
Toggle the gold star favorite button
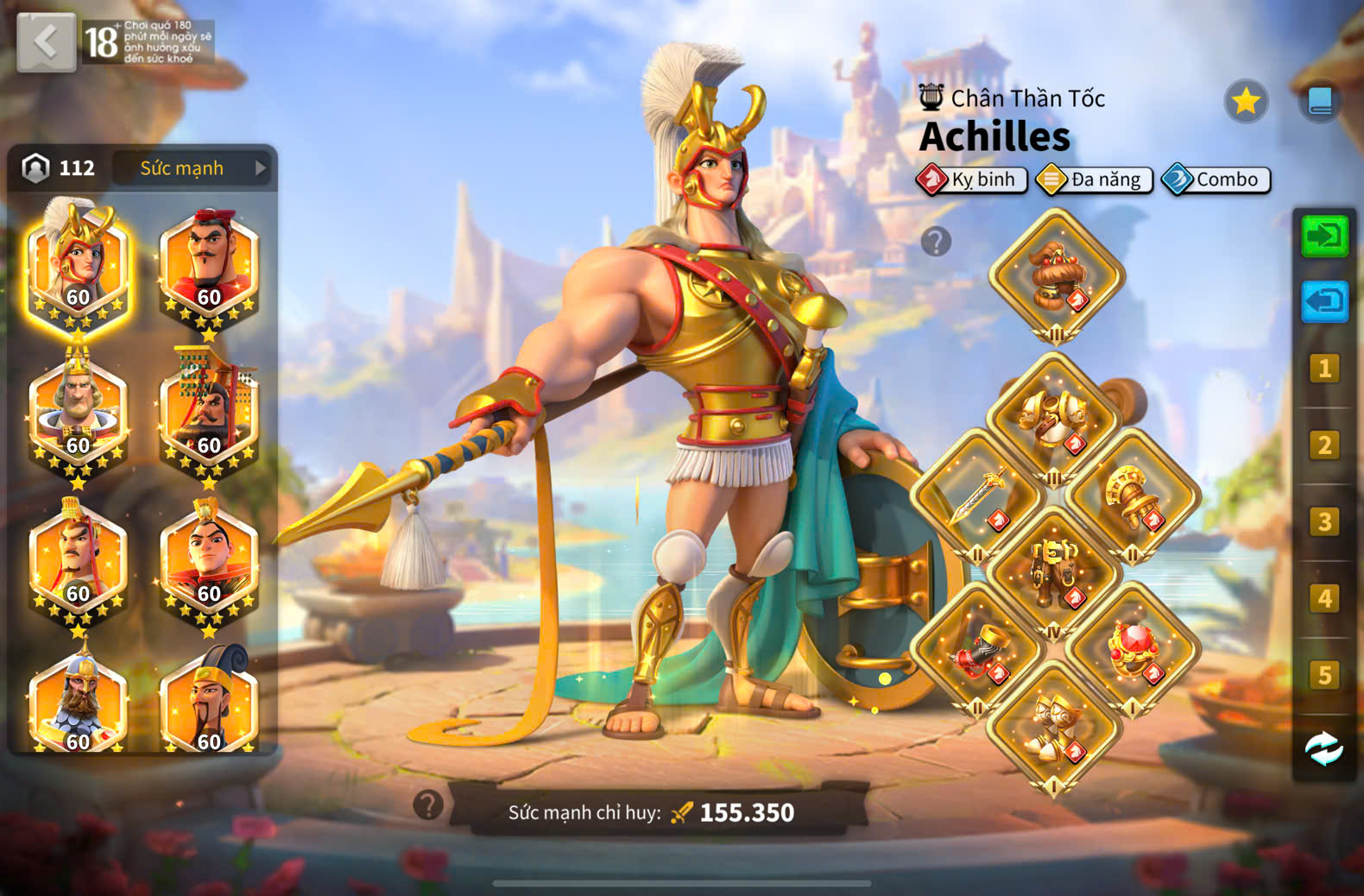coord(1246,102)
